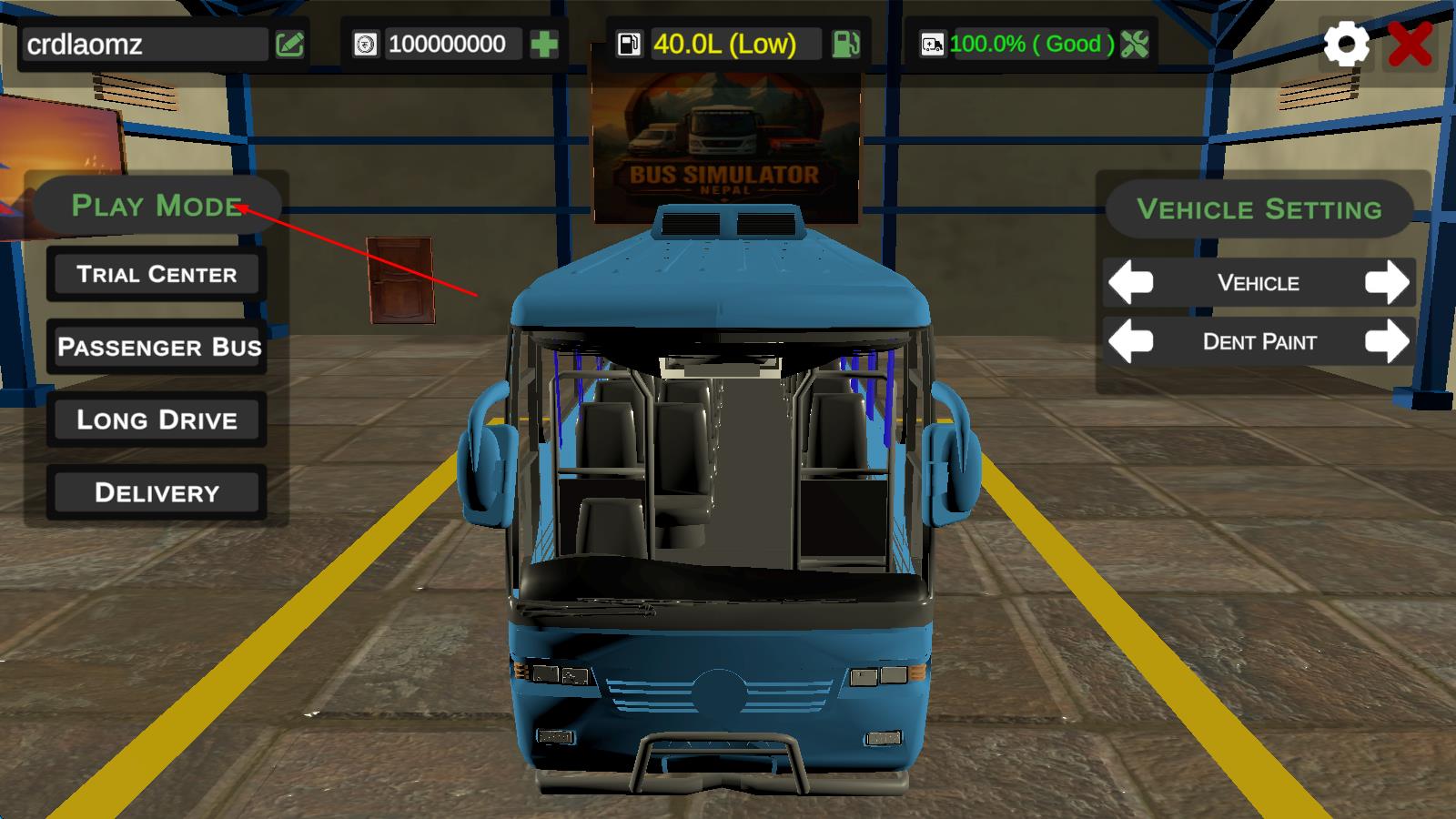Switch to the next vehicle
Image resolution: width=1456 pixels, height=819 pixels.
1386,283
